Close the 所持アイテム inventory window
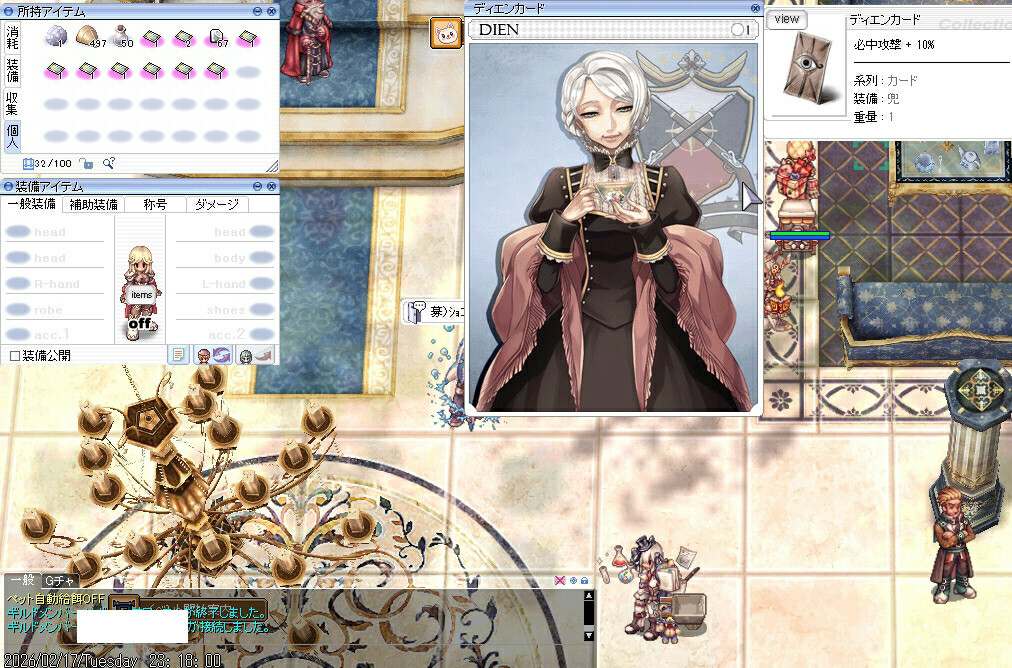Viewport: 1012px width, 668px height. point(271,10)
